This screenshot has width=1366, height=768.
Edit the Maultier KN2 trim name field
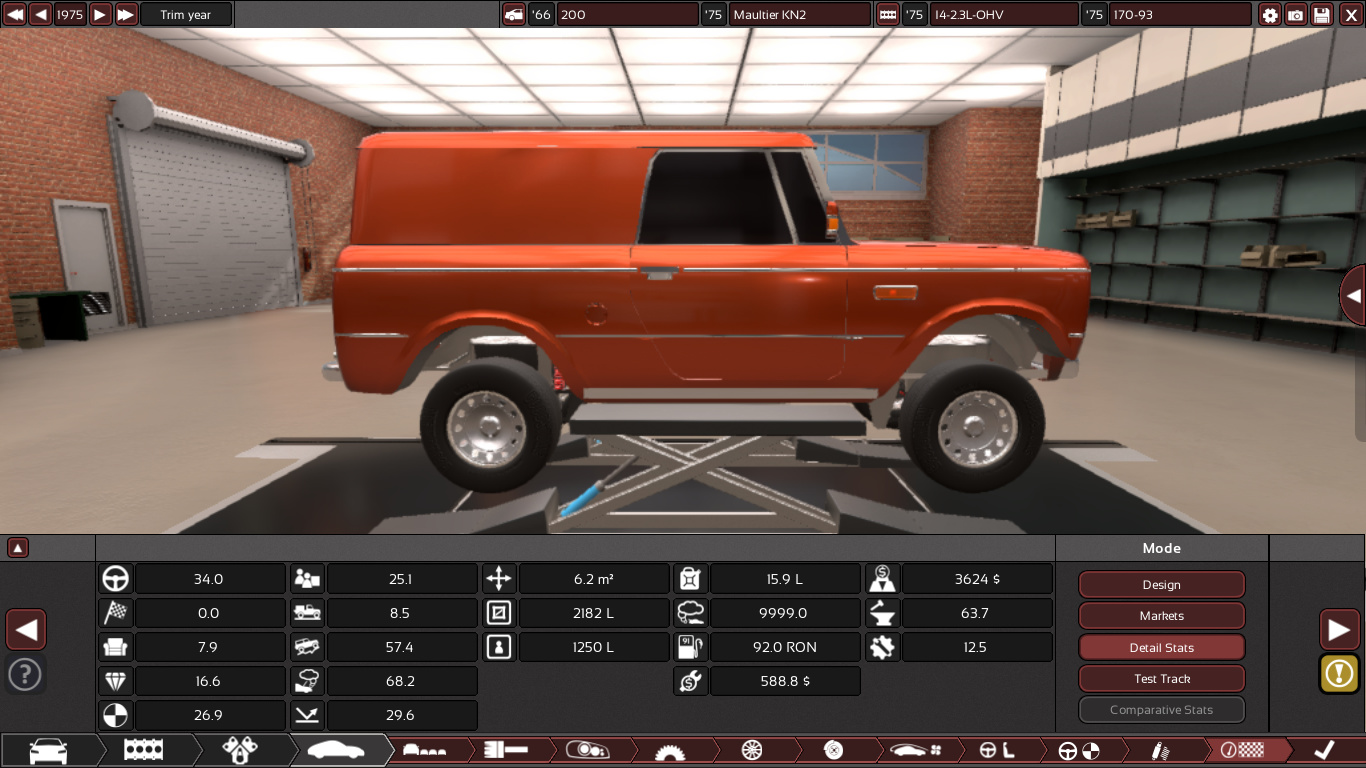800,15
